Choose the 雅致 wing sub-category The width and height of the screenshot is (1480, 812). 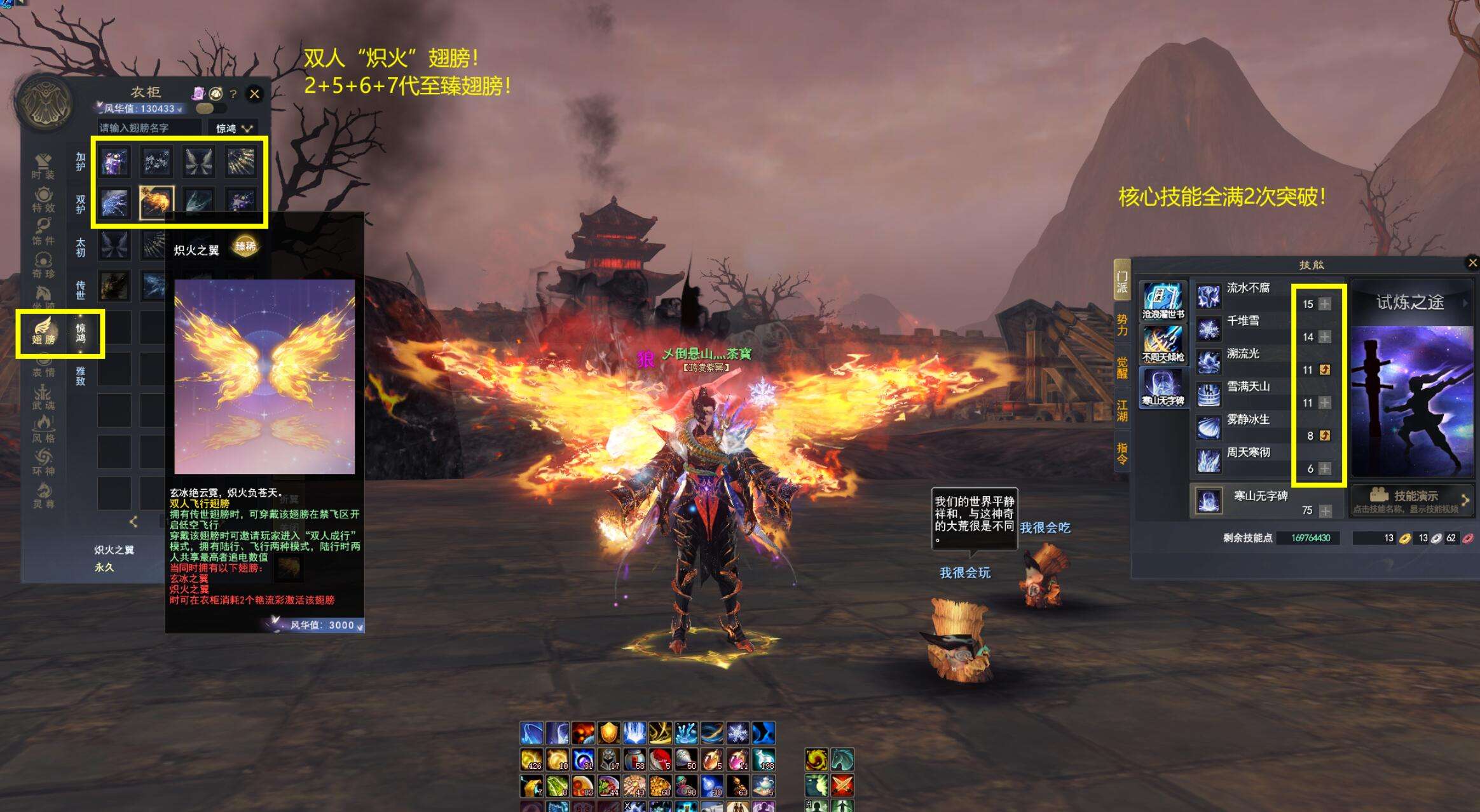click(x=81, y=376)
